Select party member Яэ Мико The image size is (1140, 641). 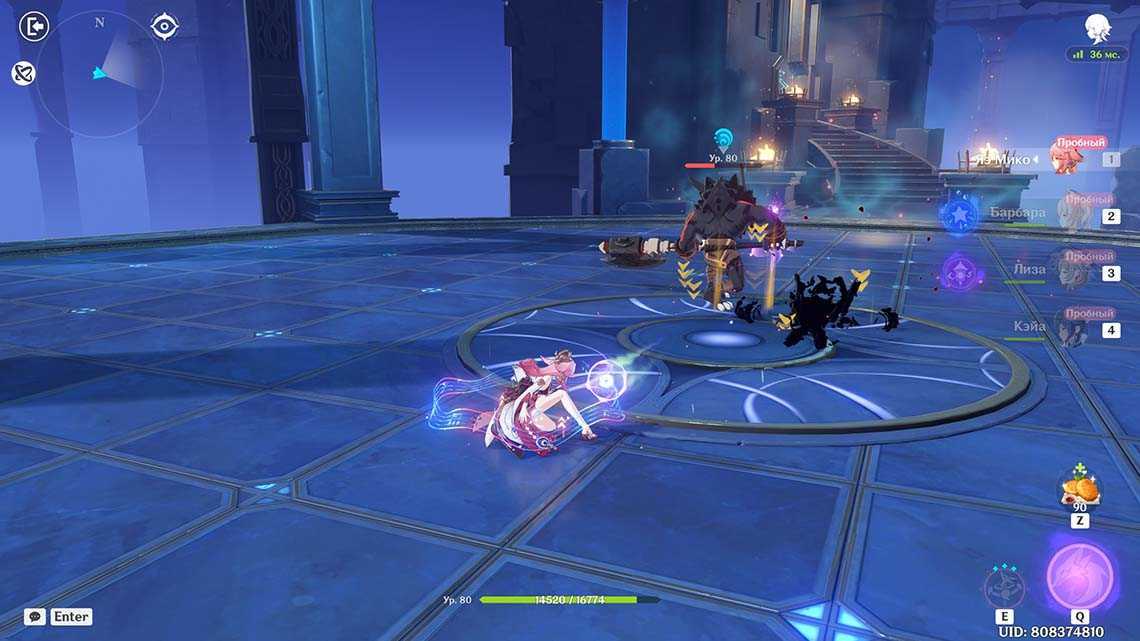pyautogui.click(x=1070, y=158)
